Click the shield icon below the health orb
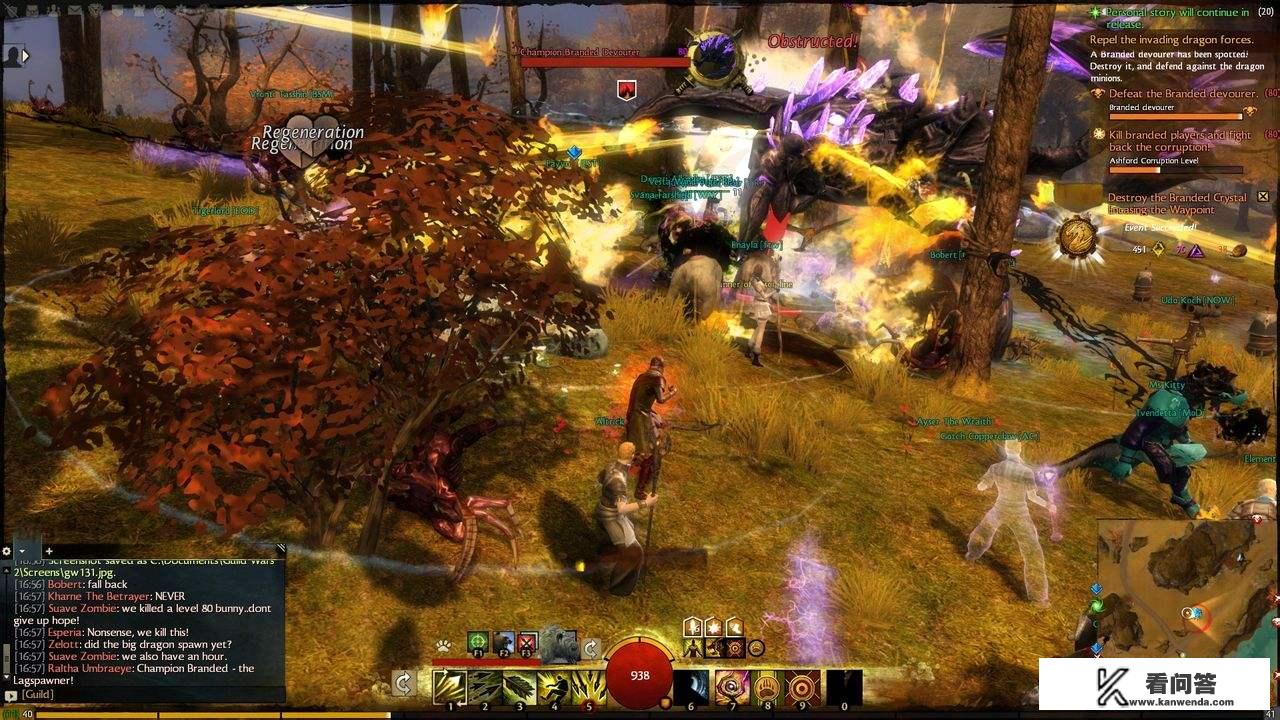1280x720 pixels. pos(665,703)
